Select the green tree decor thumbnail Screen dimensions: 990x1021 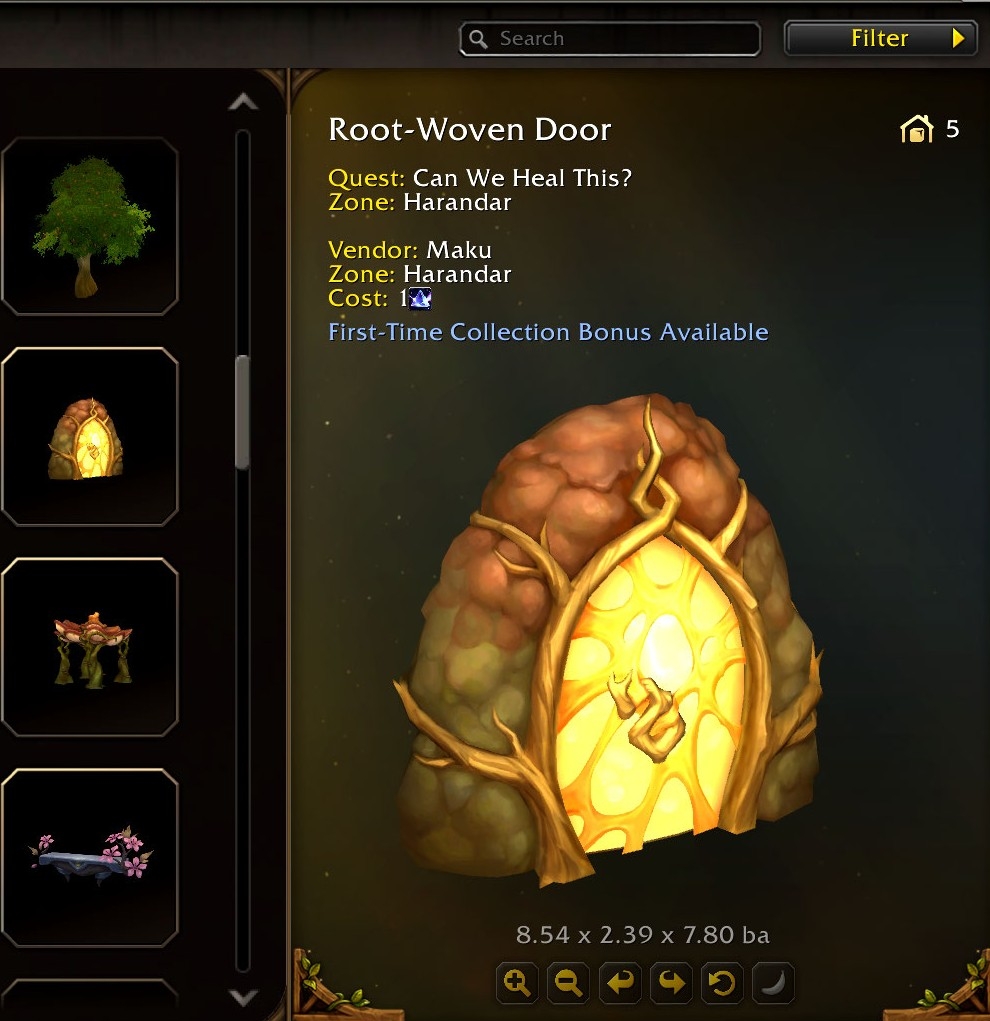point(90,226)
